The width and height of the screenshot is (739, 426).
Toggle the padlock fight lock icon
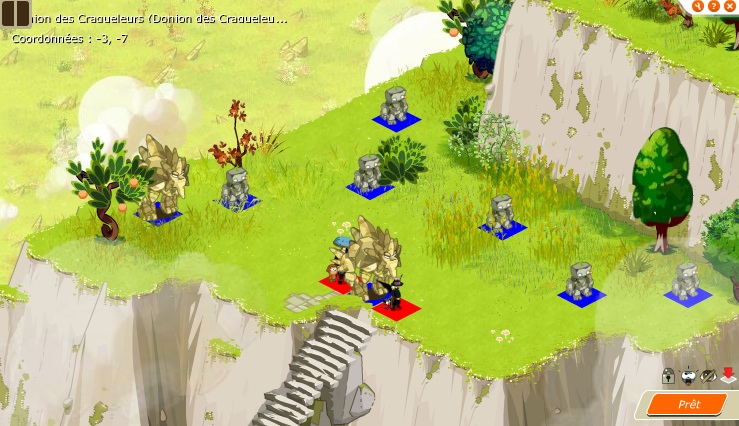click(667, 376)
